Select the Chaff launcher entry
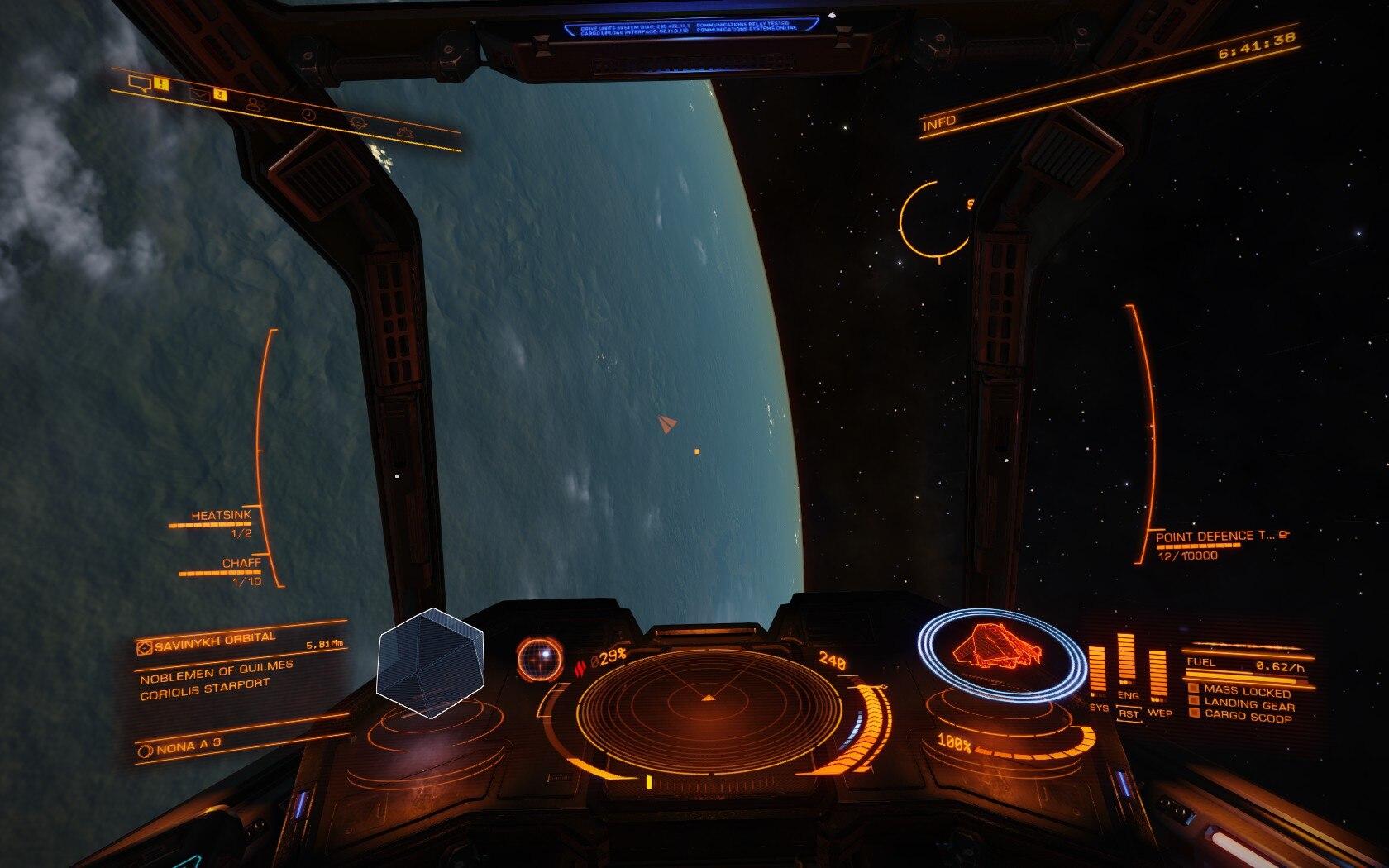The image size is (1389, 868). pyautogui.click(x=241, y=563)
